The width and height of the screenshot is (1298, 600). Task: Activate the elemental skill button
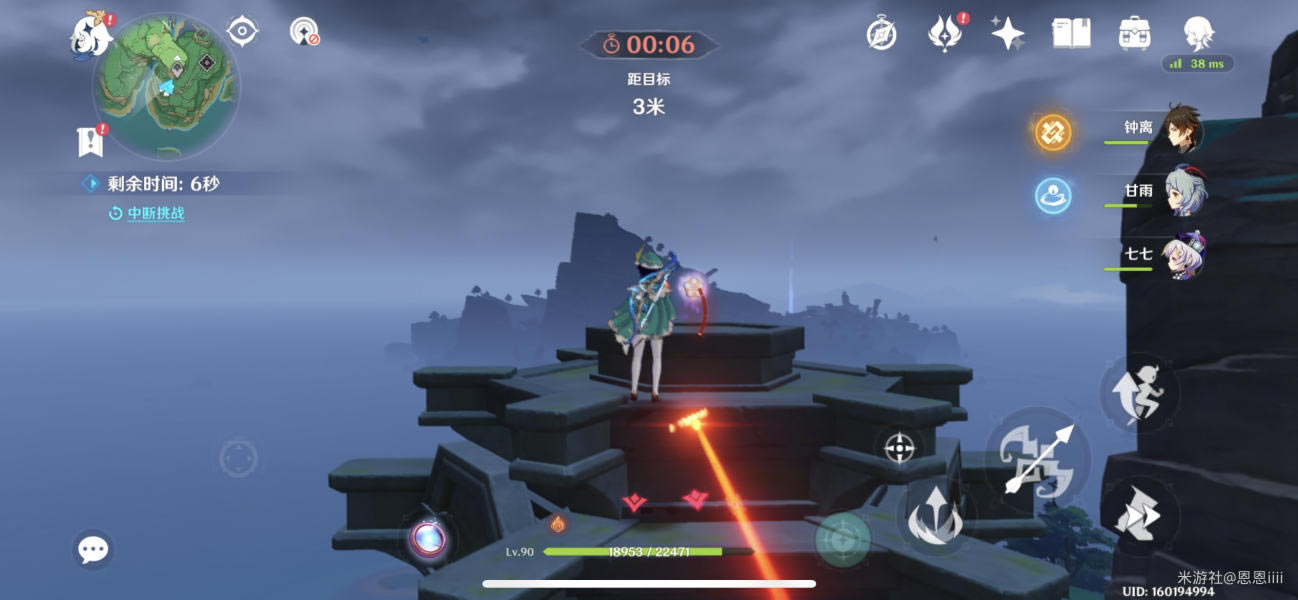(x=934, y=517)
